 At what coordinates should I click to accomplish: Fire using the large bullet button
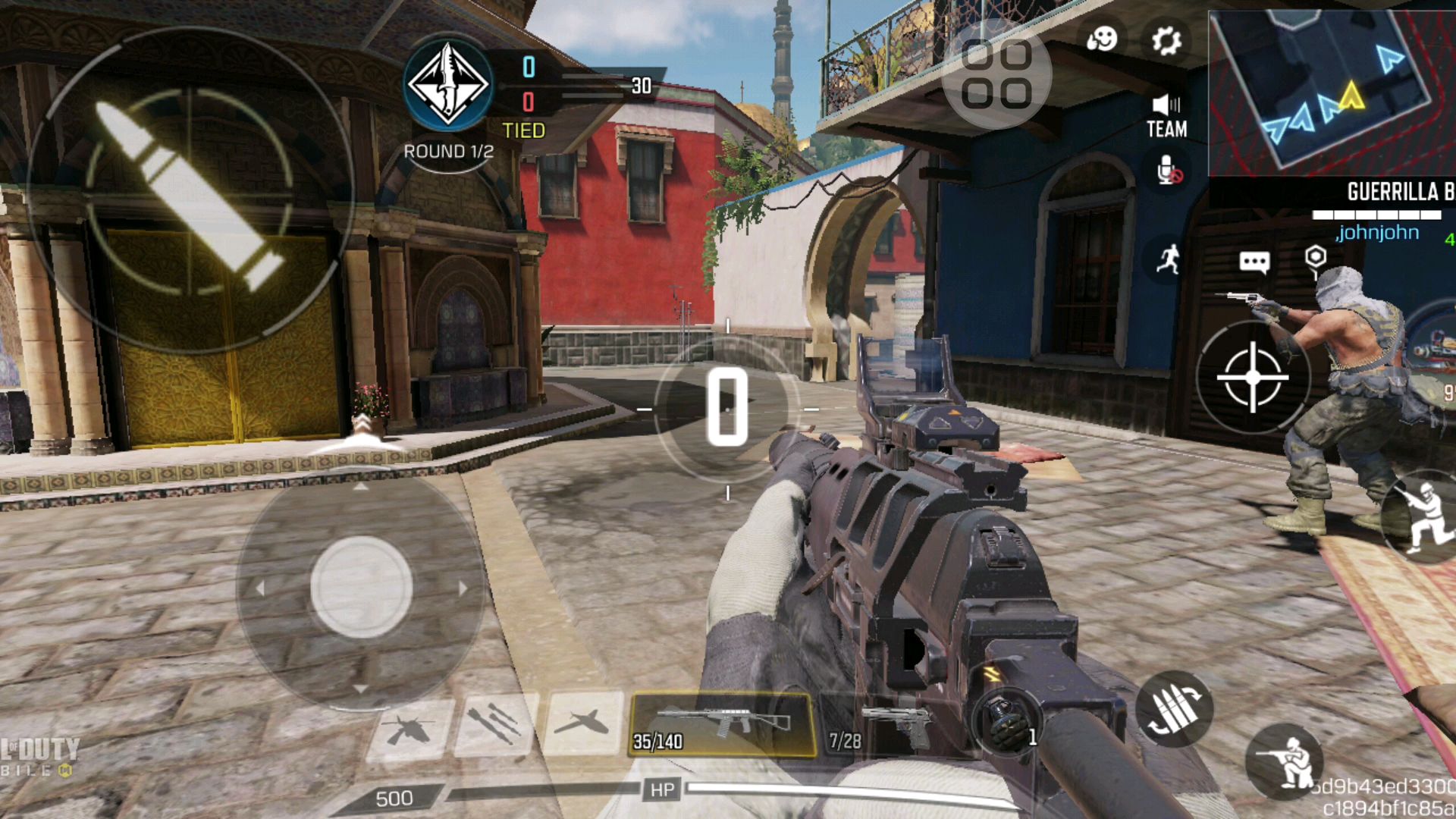[190, 190]
